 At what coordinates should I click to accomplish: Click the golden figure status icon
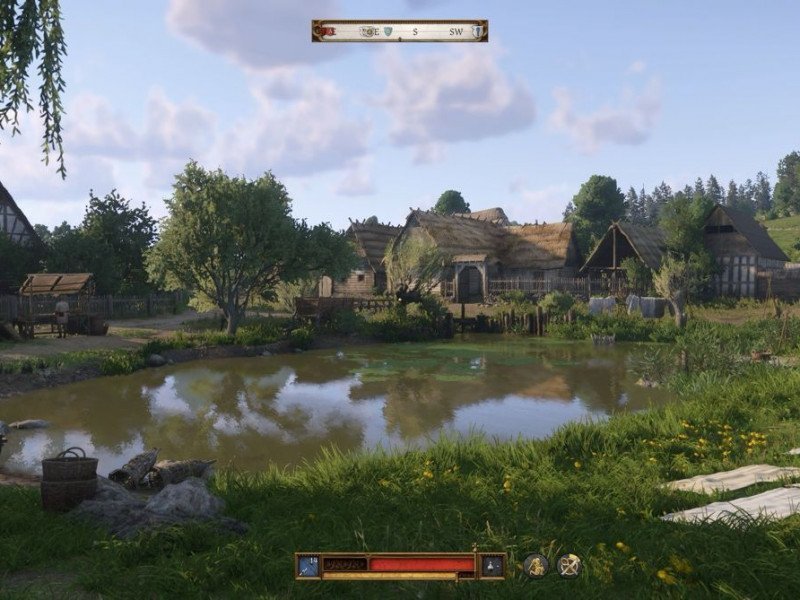pyautogui.click(x=536, y=566)
